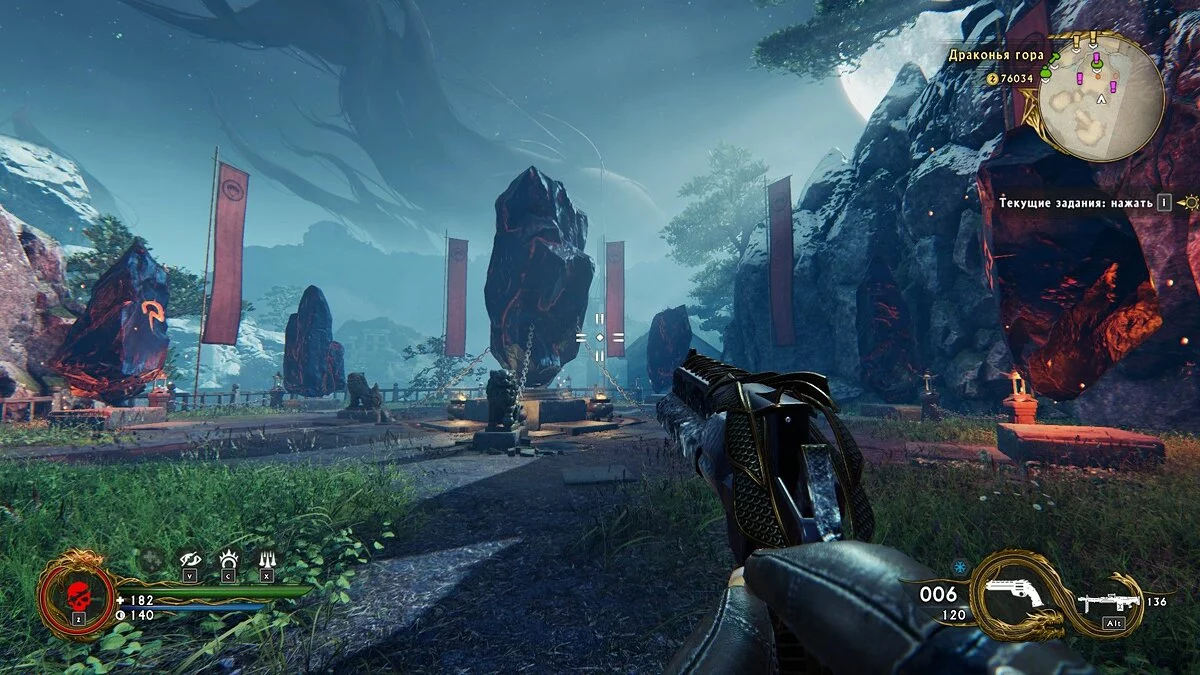Use the spiked ring ability icon
The height and width of the screenshot is (675, 1200).
(x=228, y=560)
